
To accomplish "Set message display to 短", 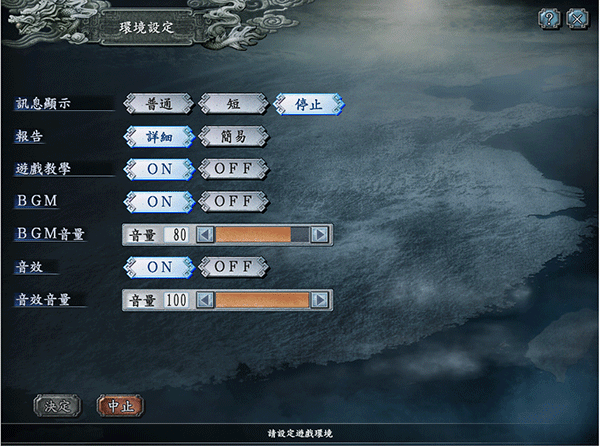I will [234, 103].
